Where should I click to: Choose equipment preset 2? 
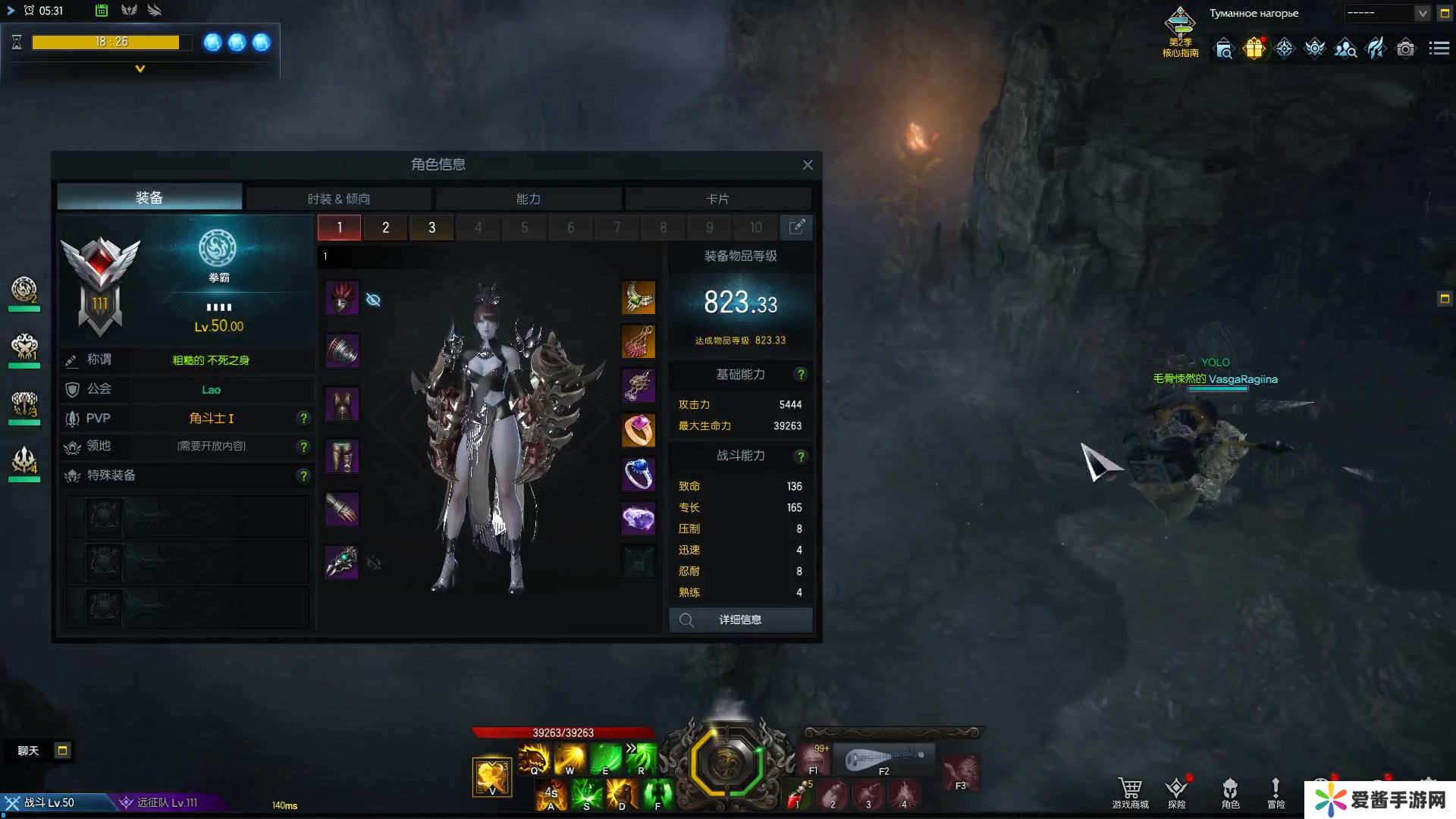[x=385, y=227]
